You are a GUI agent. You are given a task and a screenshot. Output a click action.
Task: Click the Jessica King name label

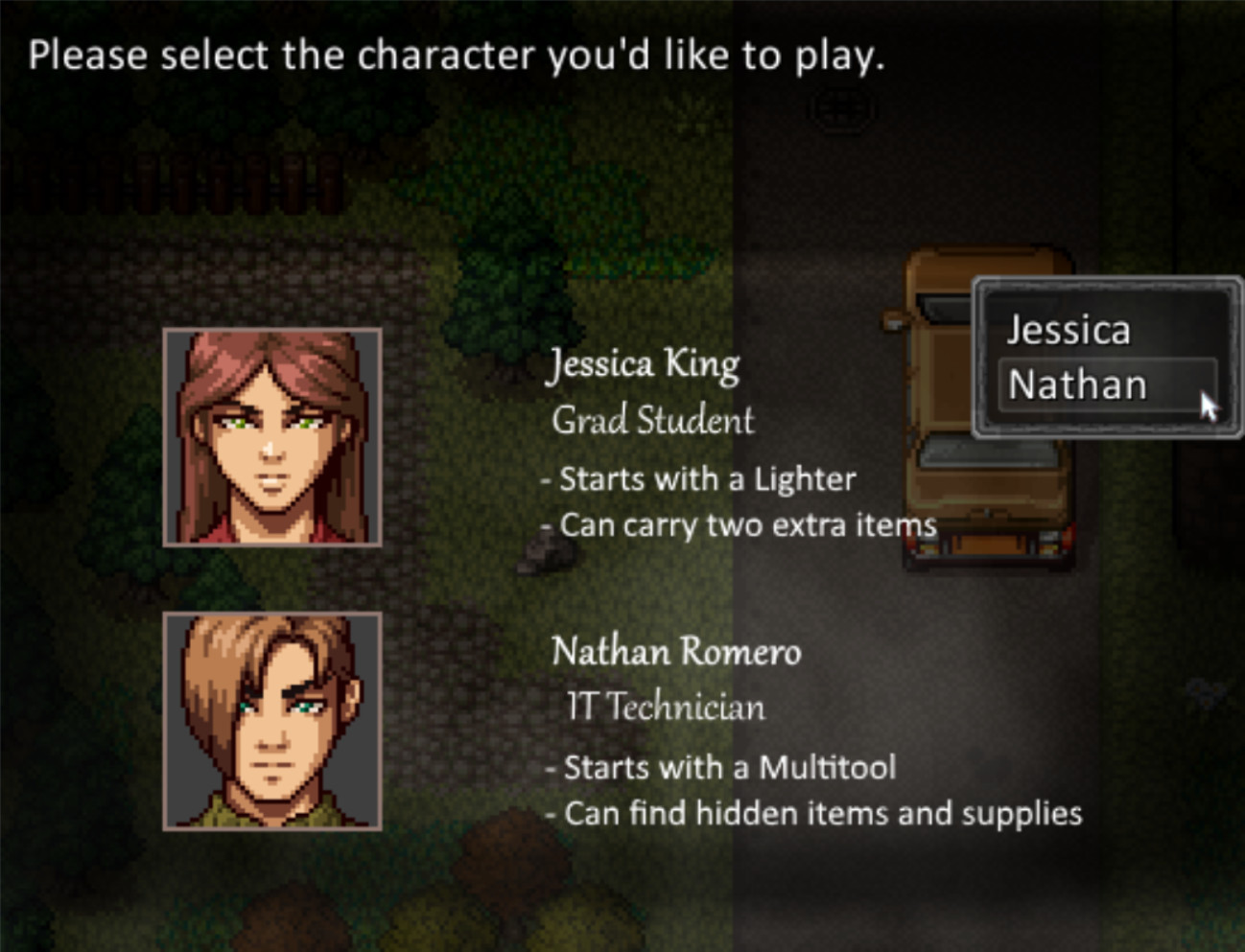point(645,364)
